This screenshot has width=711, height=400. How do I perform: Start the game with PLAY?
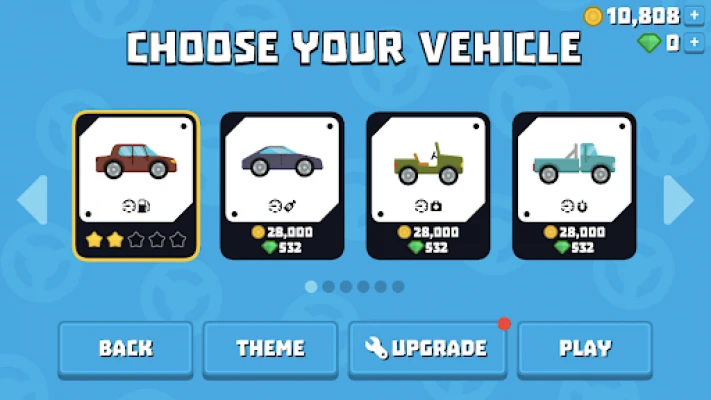click(x=585, y=349)
